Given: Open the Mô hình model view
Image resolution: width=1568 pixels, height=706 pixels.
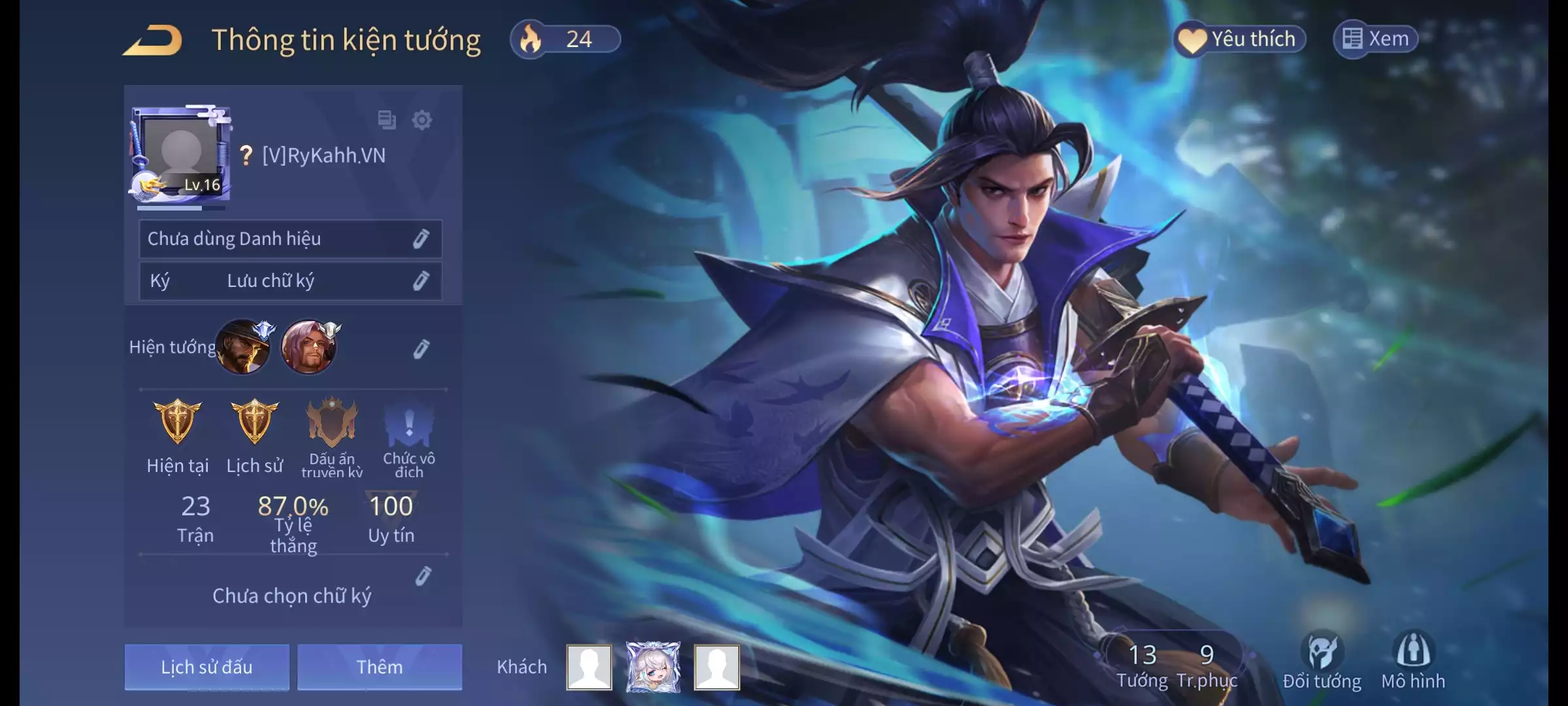Looking at the screenshot, I should point(1413,660).
